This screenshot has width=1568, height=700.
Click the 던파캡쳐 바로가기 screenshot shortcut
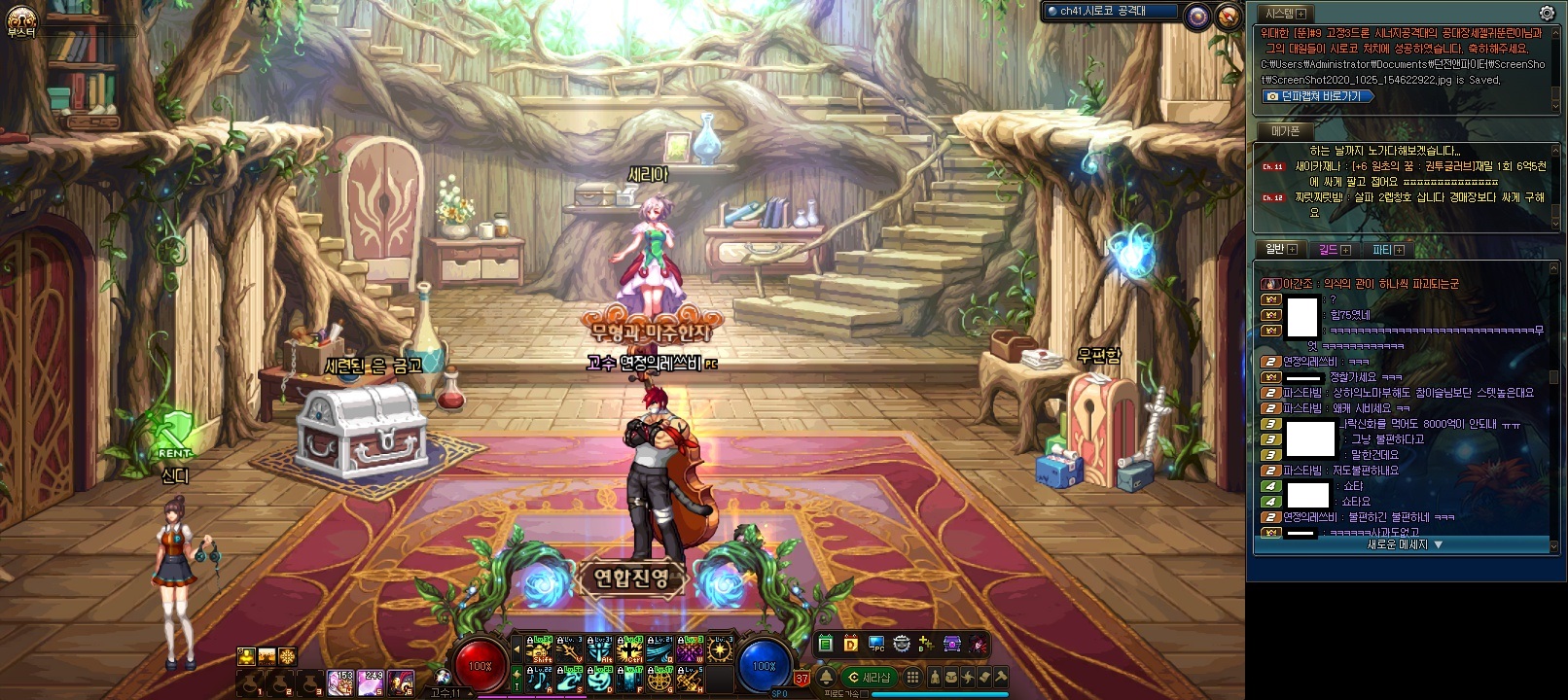coord(1319,96)
